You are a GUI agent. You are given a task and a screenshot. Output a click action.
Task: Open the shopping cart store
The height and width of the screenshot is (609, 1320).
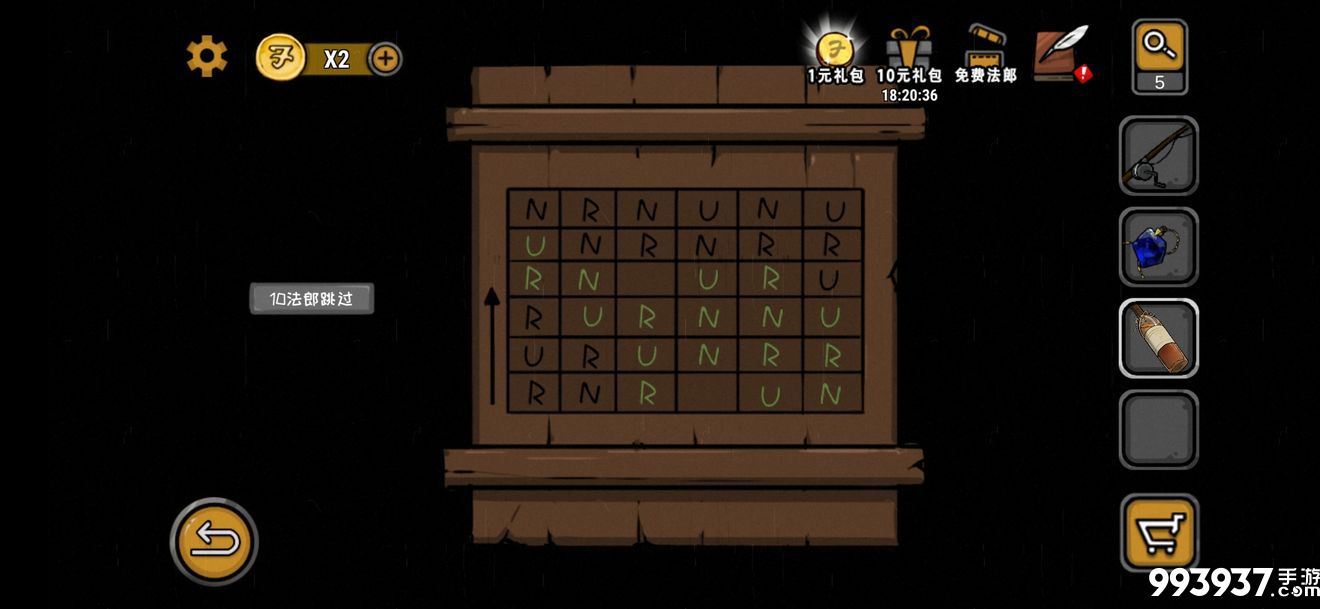pyautogui.click(x=1159, y=531)
